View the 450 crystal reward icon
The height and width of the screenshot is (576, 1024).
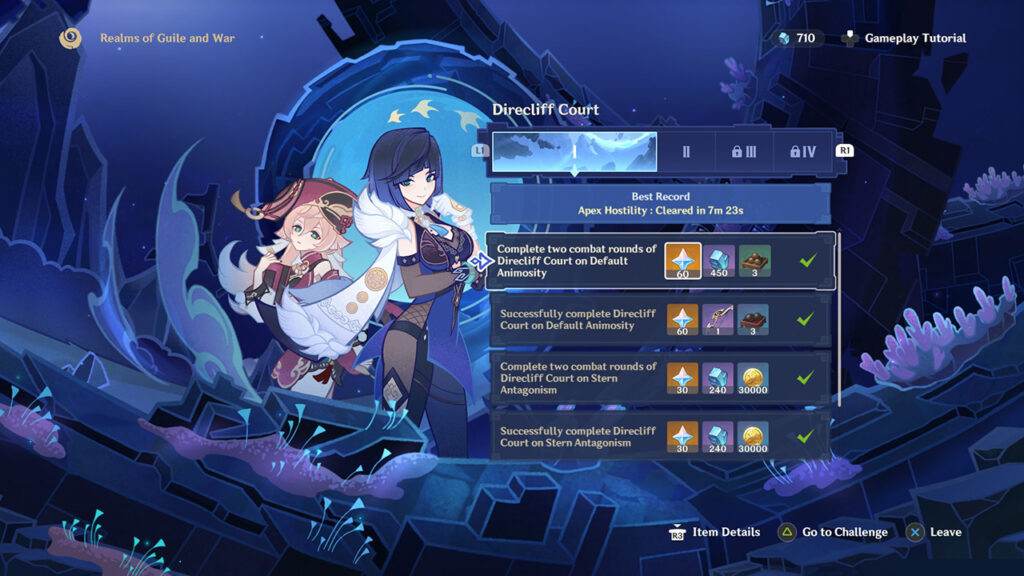coord(719,261)
